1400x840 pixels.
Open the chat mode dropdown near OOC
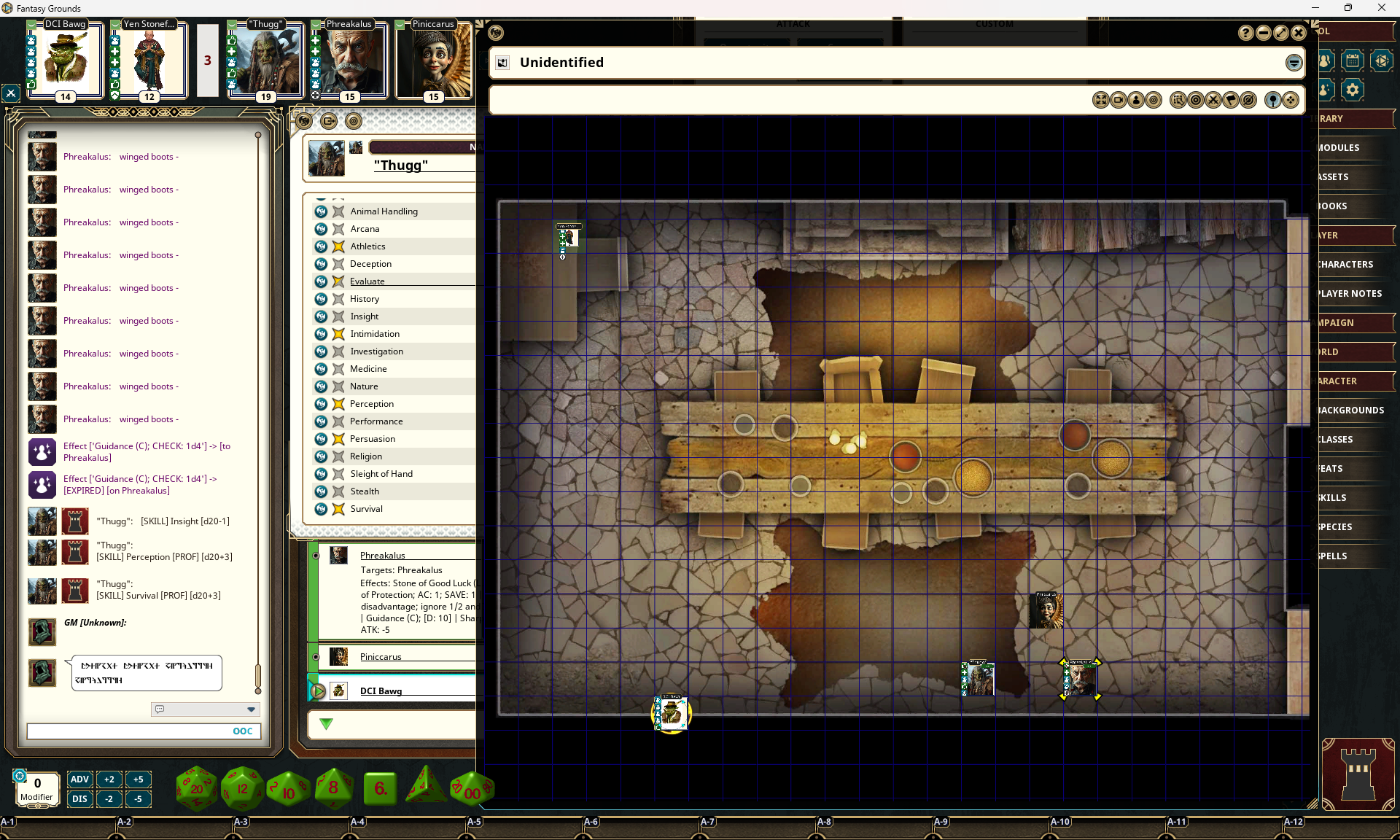(251, 709)
